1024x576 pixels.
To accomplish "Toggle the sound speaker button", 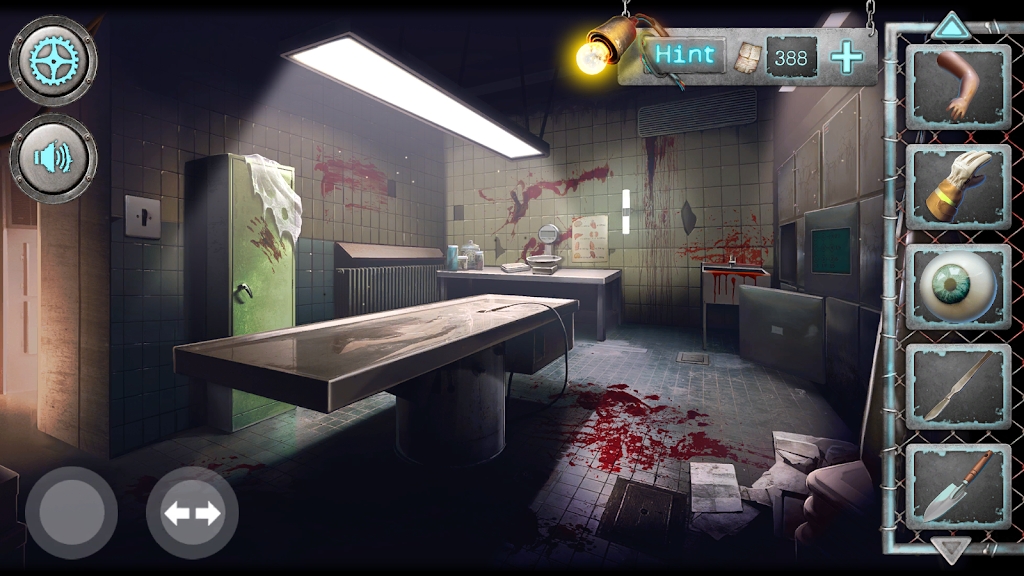I will point(53,158).
